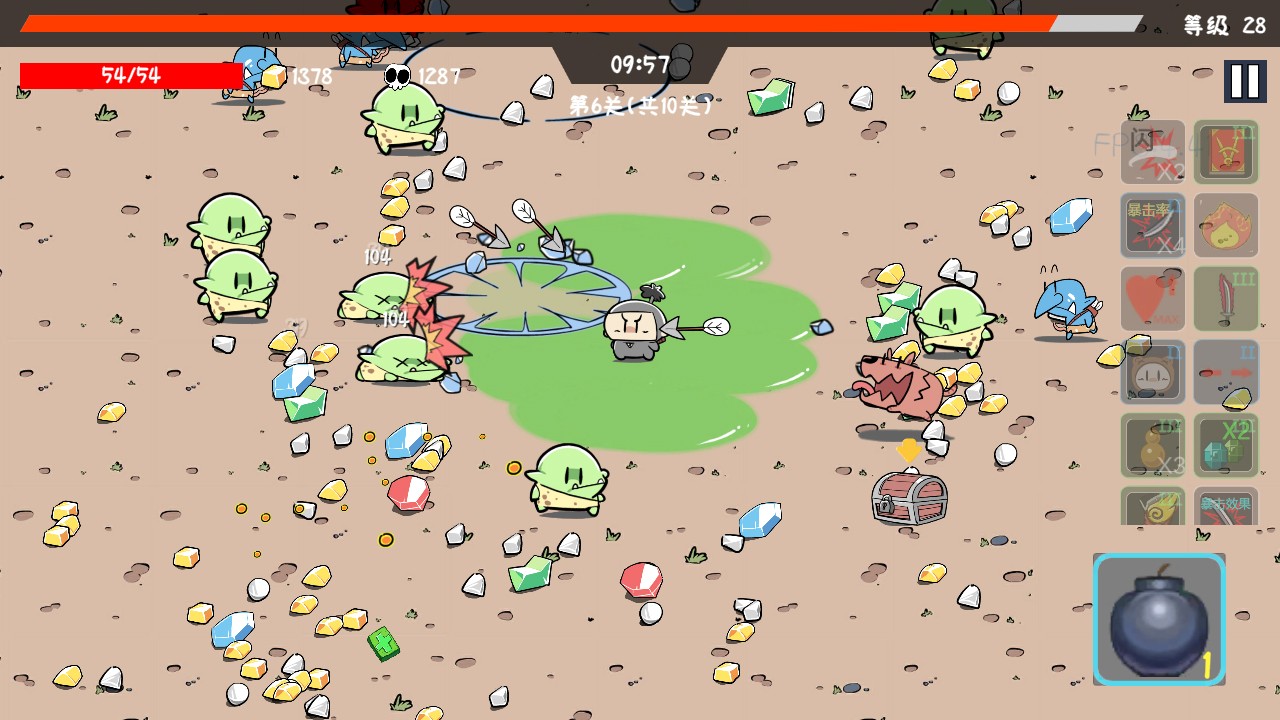This screenshot has width=1280, height=720.
Task: Click the red serrated sword skill icon
Action: coord(1226,298)
